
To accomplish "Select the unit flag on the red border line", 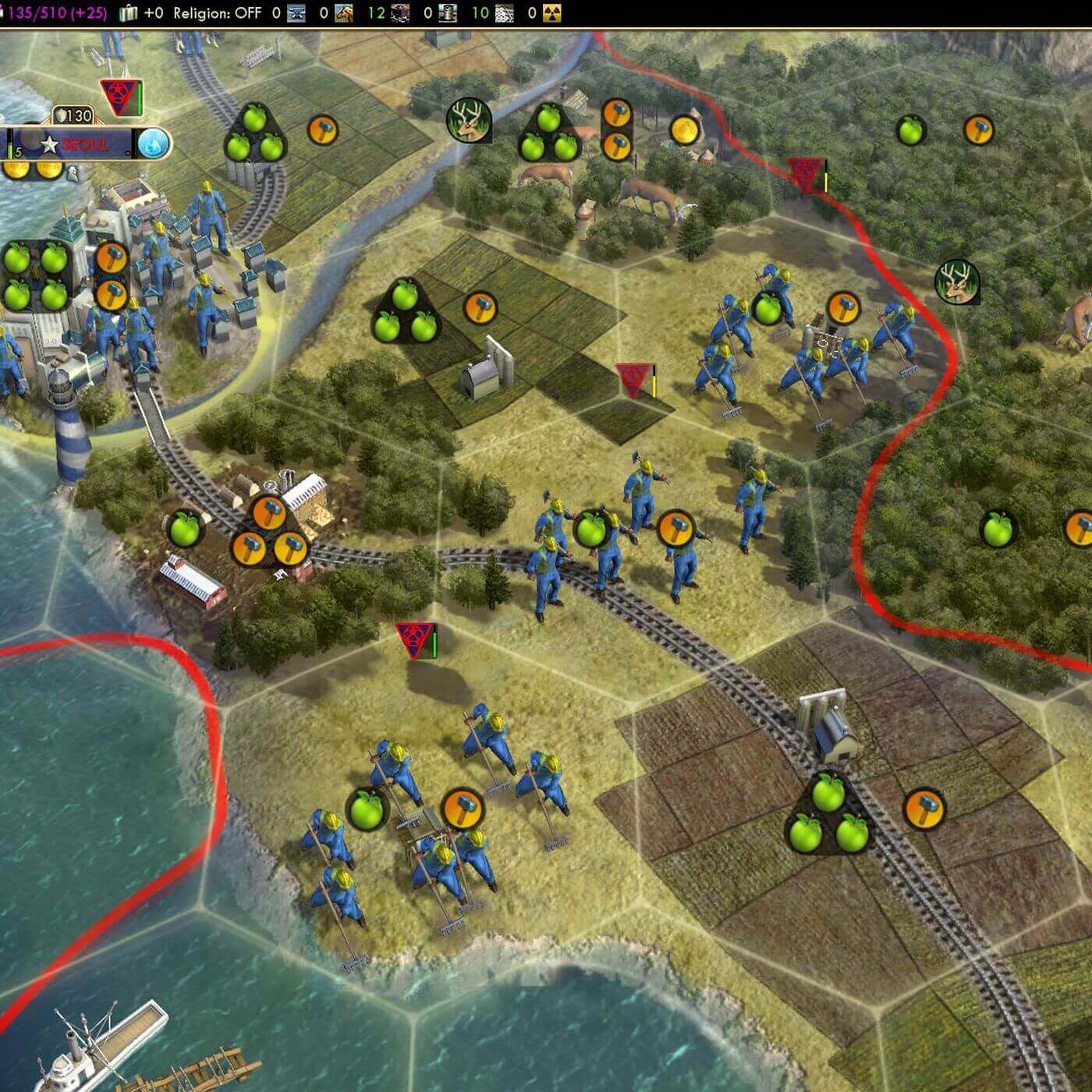I will (x=805, y=173).
